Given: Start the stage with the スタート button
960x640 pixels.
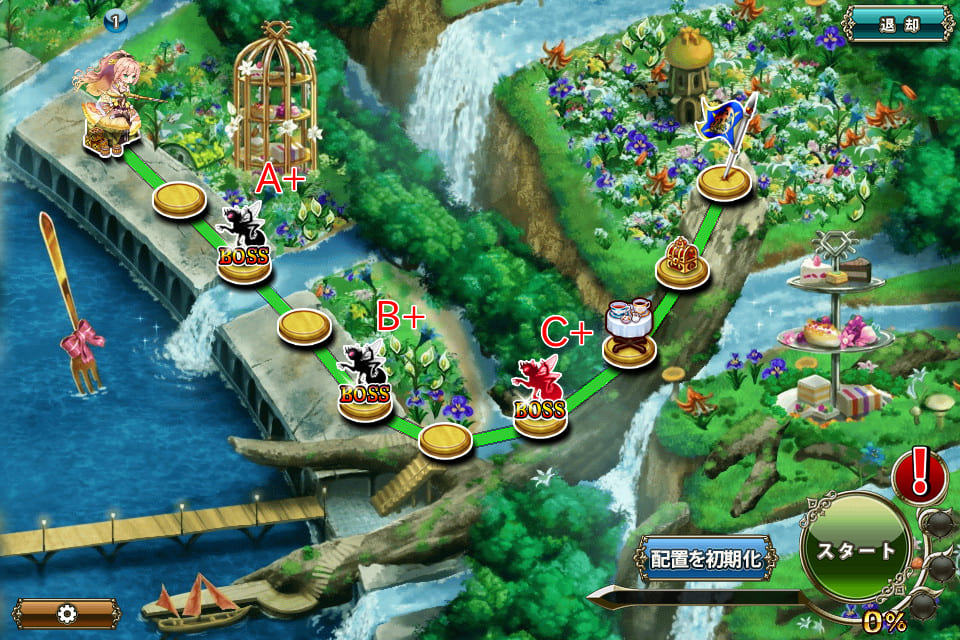Looking at the screenshot, I should point(855,551).
